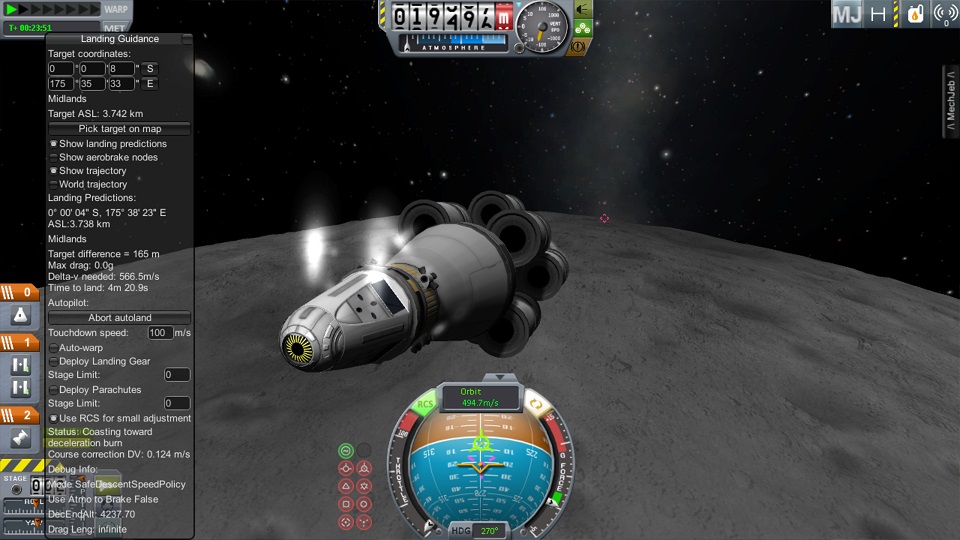The image size is (960, 540).
Task: Open the MechJeb side tab
Action: (x=951, y=102)
